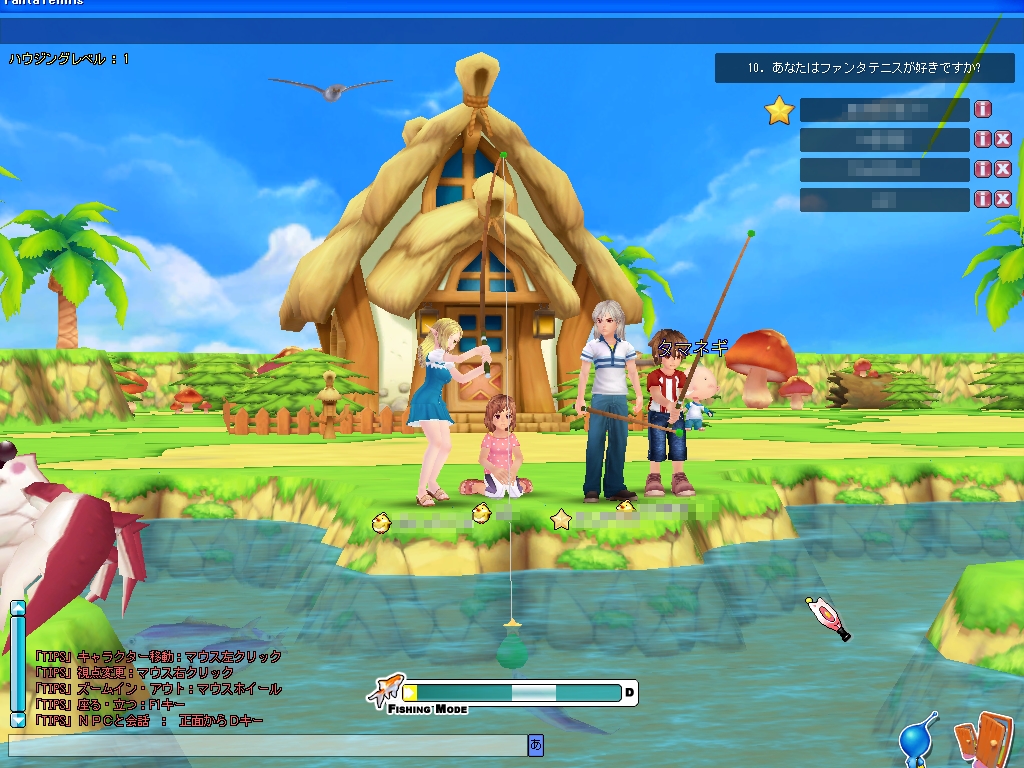
Task: Kick the last listed player with X
Action: (x=1002, y=199)
